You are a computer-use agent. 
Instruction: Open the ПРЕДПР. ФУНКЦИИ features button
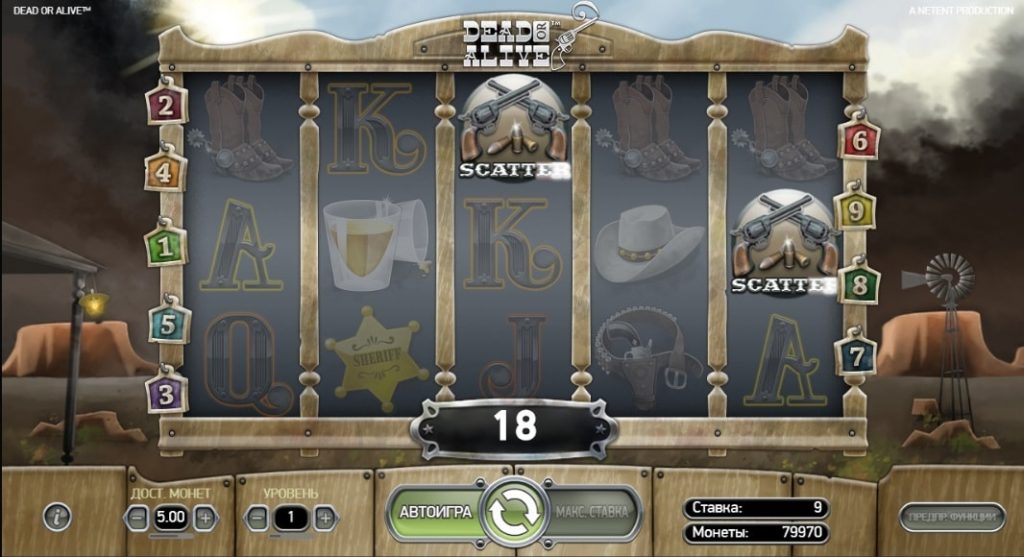[x=951, y=517]
